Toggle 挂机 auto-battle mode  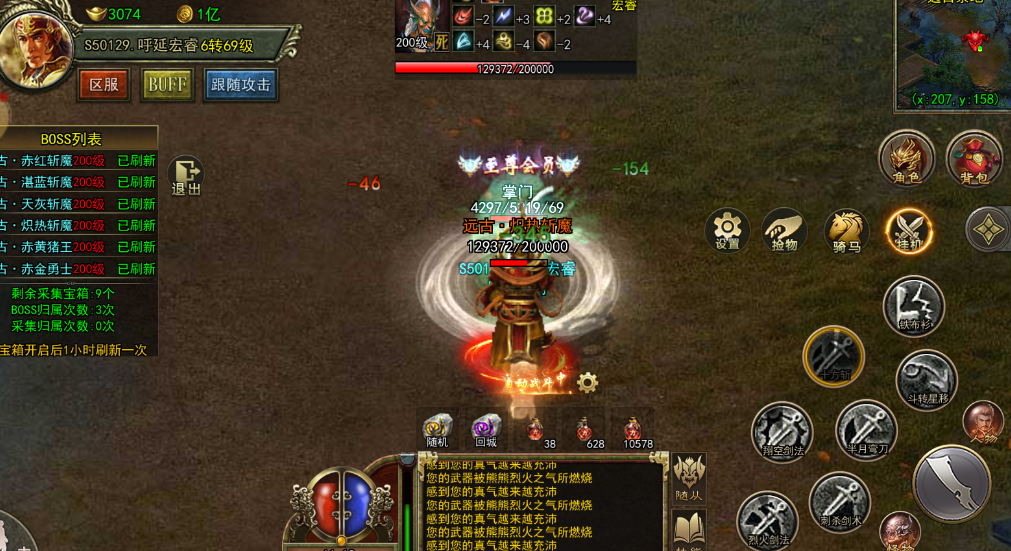909,231
